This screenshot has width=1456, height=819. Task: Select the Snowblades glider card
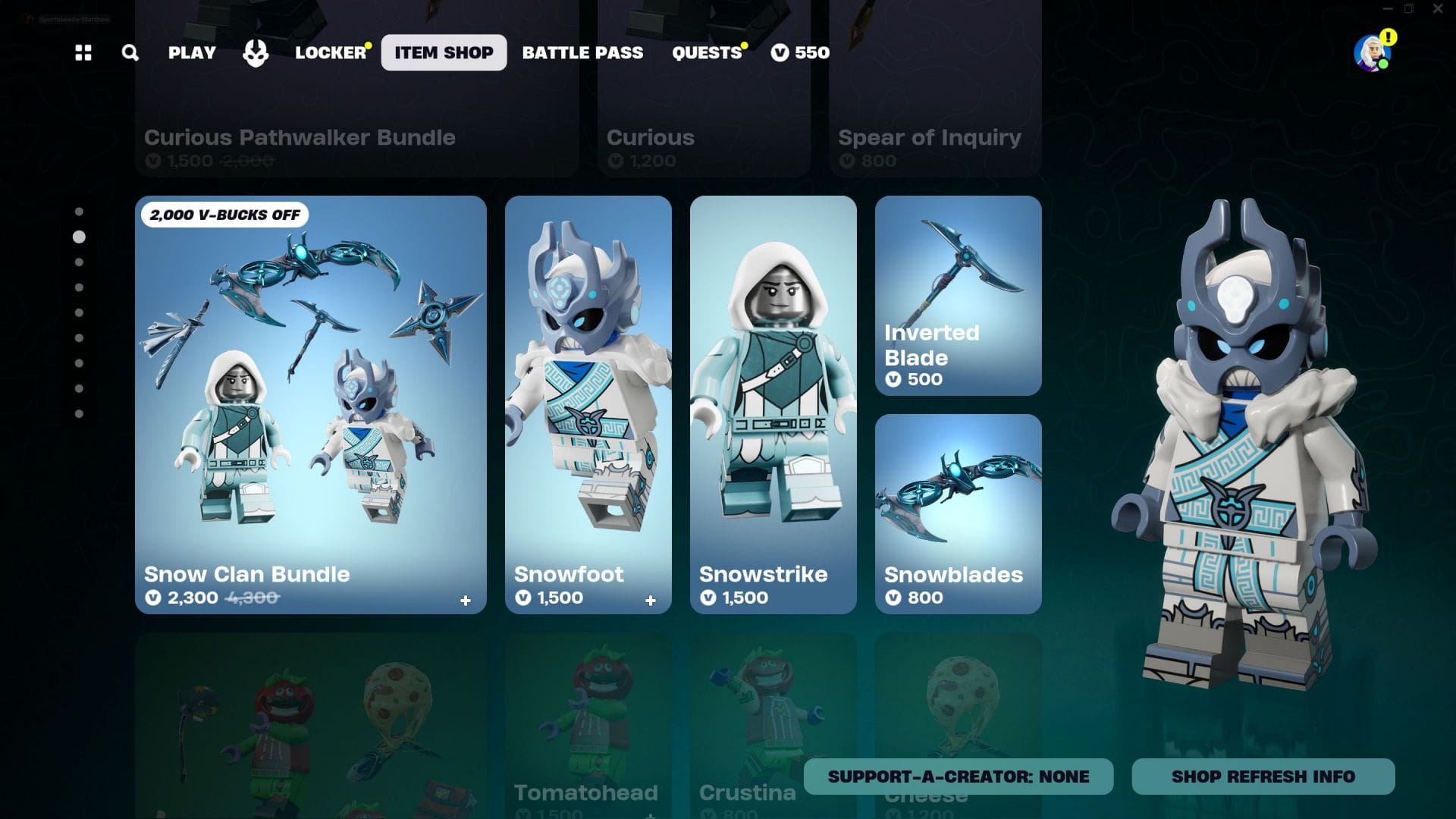(958, 512)
